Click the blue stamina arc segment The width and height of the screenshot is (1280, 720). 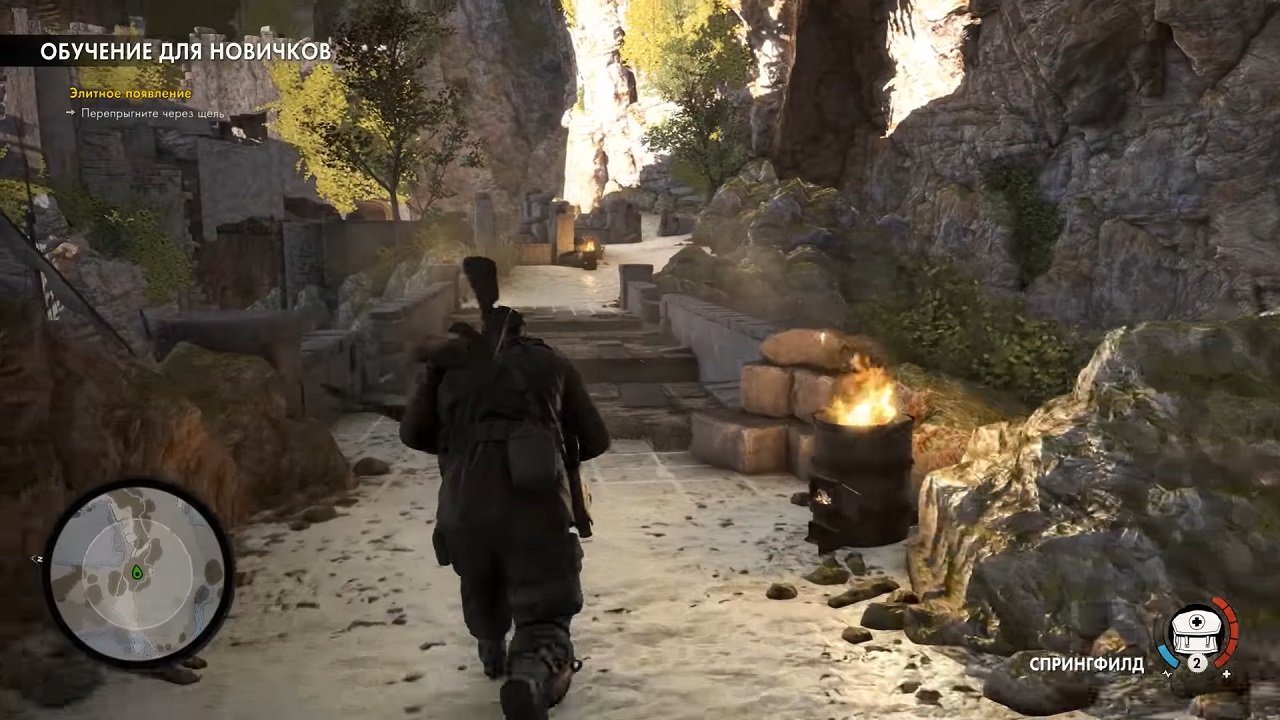coord(1168,656)
